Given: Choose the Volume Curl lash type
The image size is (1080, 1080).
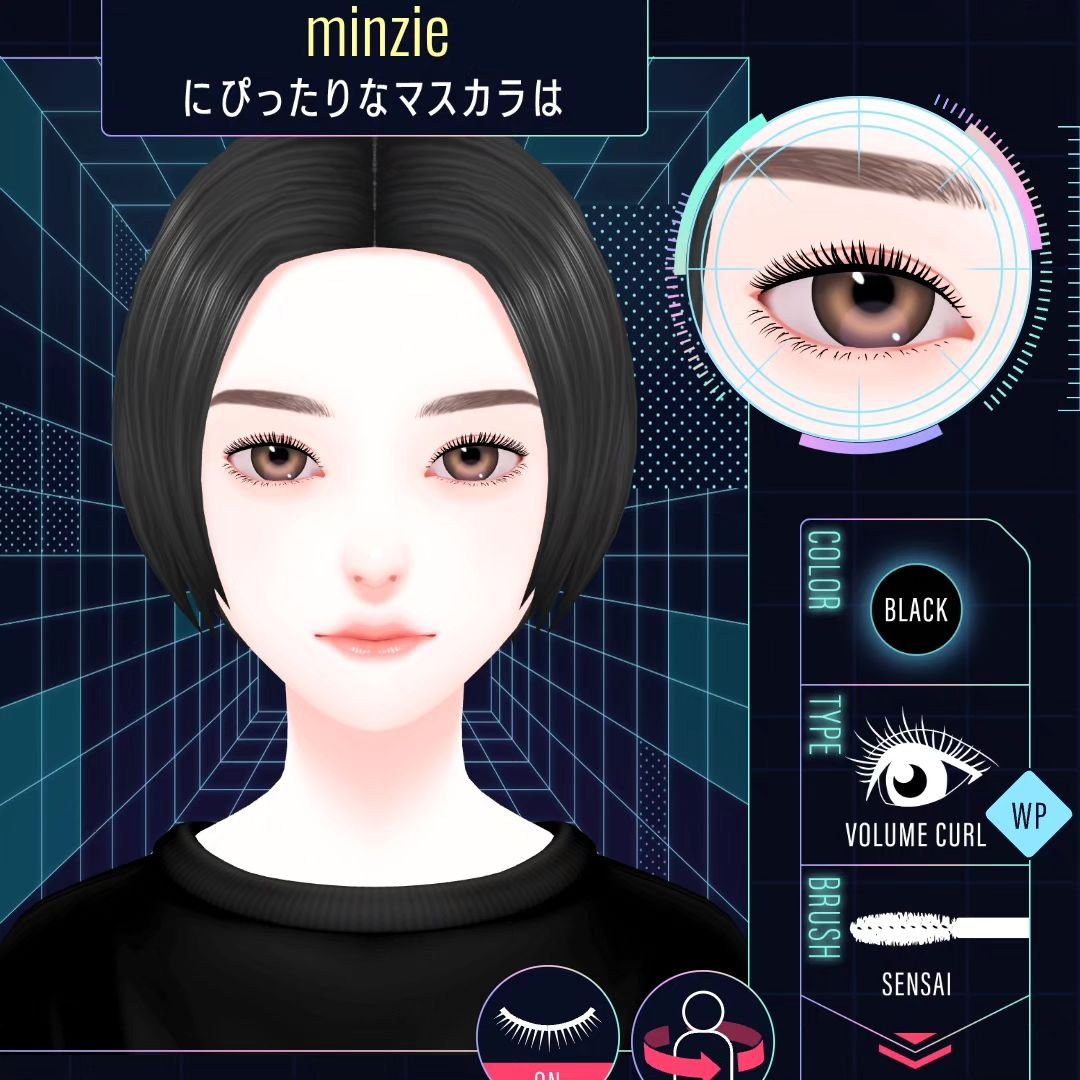Looking at the screenshot, I should pos(913,782).
